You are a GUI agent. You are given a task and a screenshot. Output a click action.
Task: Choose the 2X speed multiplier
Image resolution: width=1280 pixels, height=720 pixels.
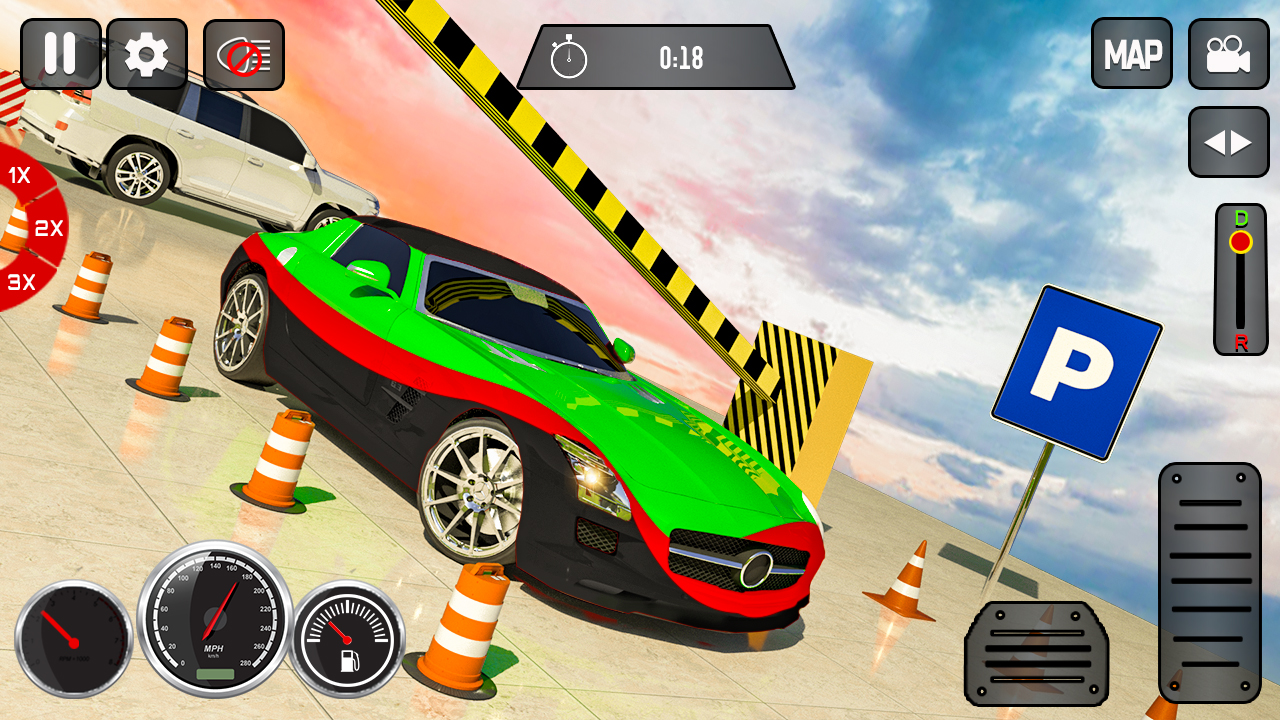tap(48, 229)
